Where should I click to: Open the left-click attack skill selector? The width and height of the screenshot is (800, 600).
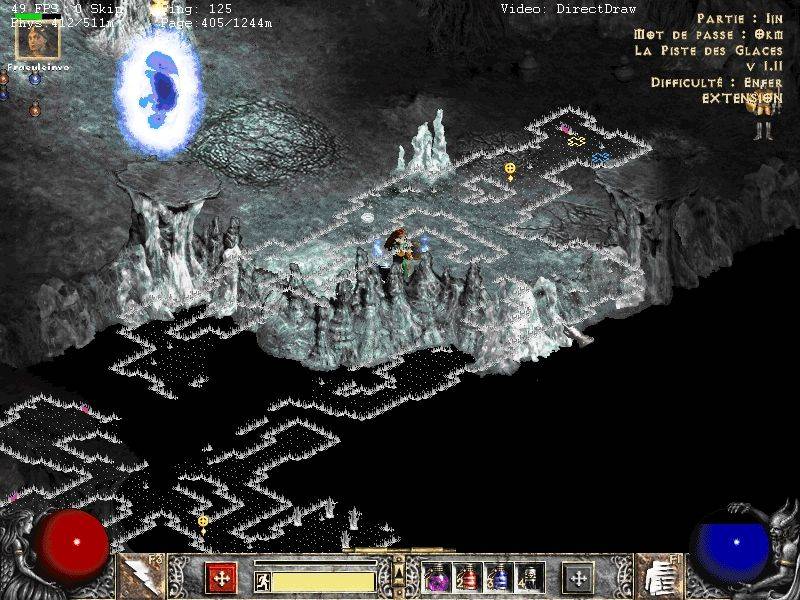click(138, 576)
